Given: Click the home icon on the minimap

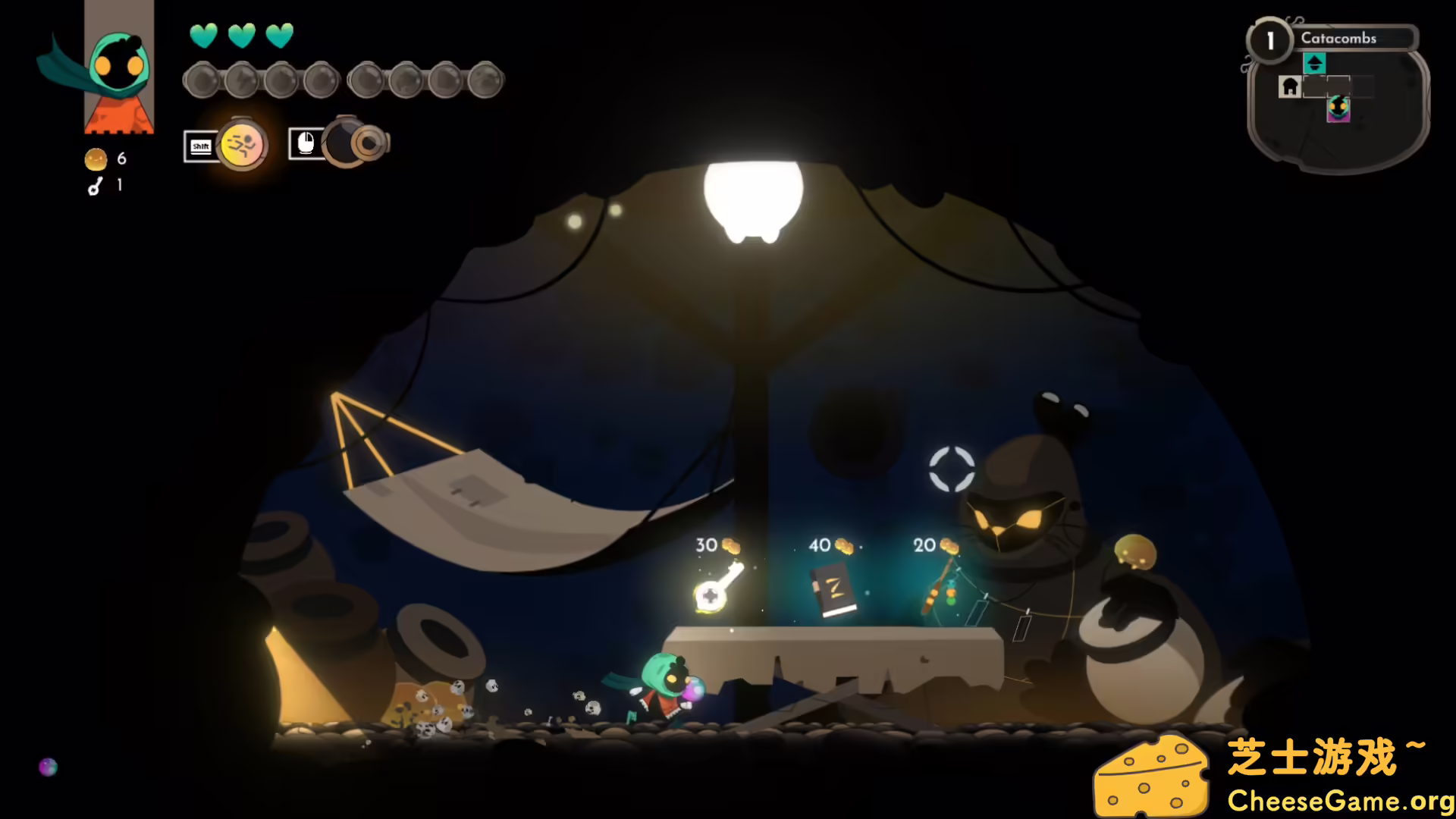Looking at the screenshot, I should (x=1289, y=86).
